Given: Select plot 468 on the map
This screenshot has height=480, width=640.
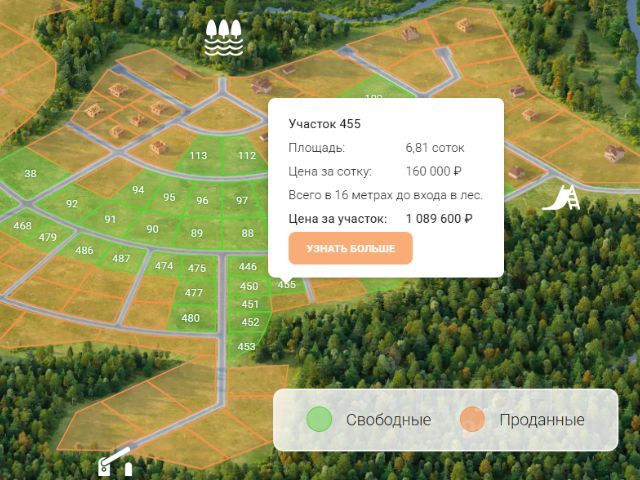Looking at the screenshot, I should pyautogui.click(x=22, y=226).
